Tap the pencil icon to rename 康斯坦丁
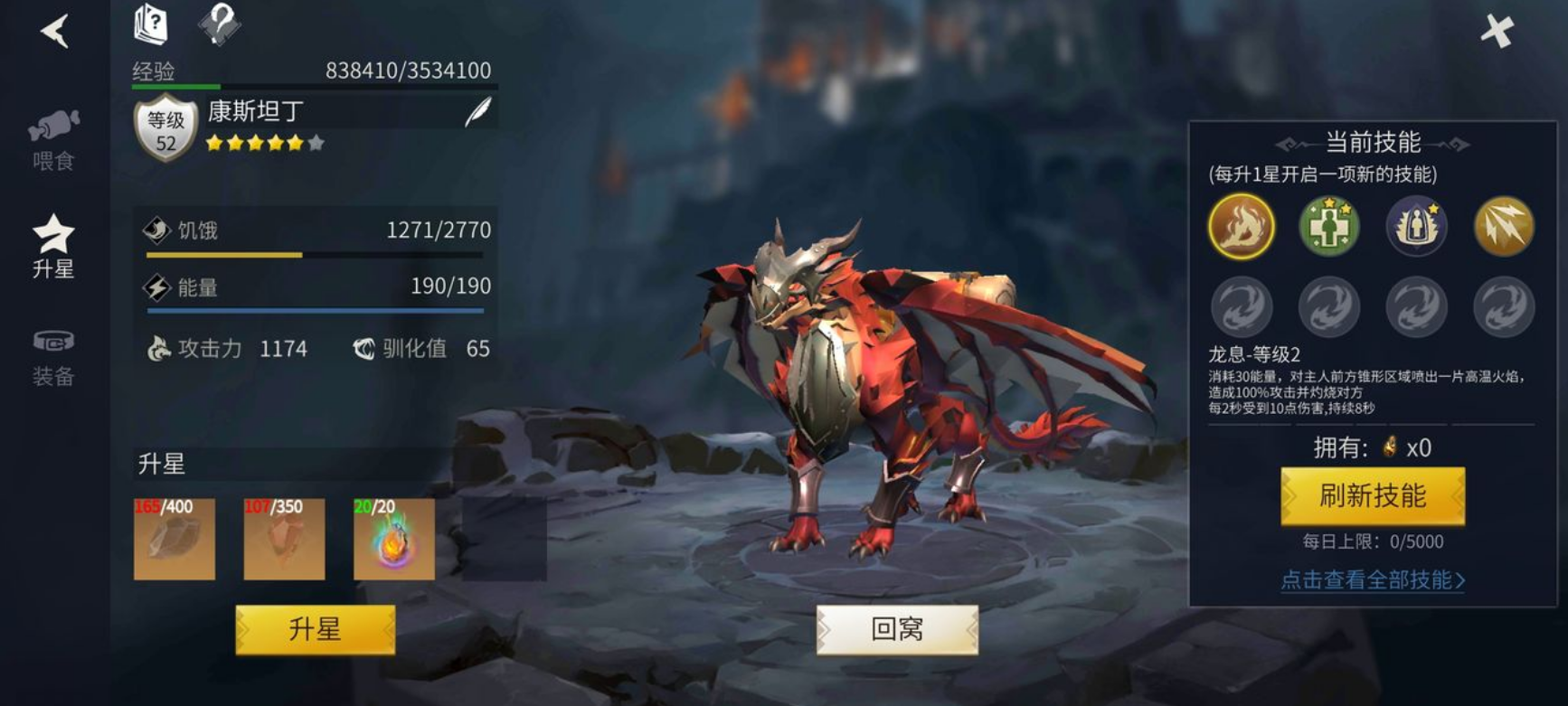The image size is (1568, 706). point(479,108)
